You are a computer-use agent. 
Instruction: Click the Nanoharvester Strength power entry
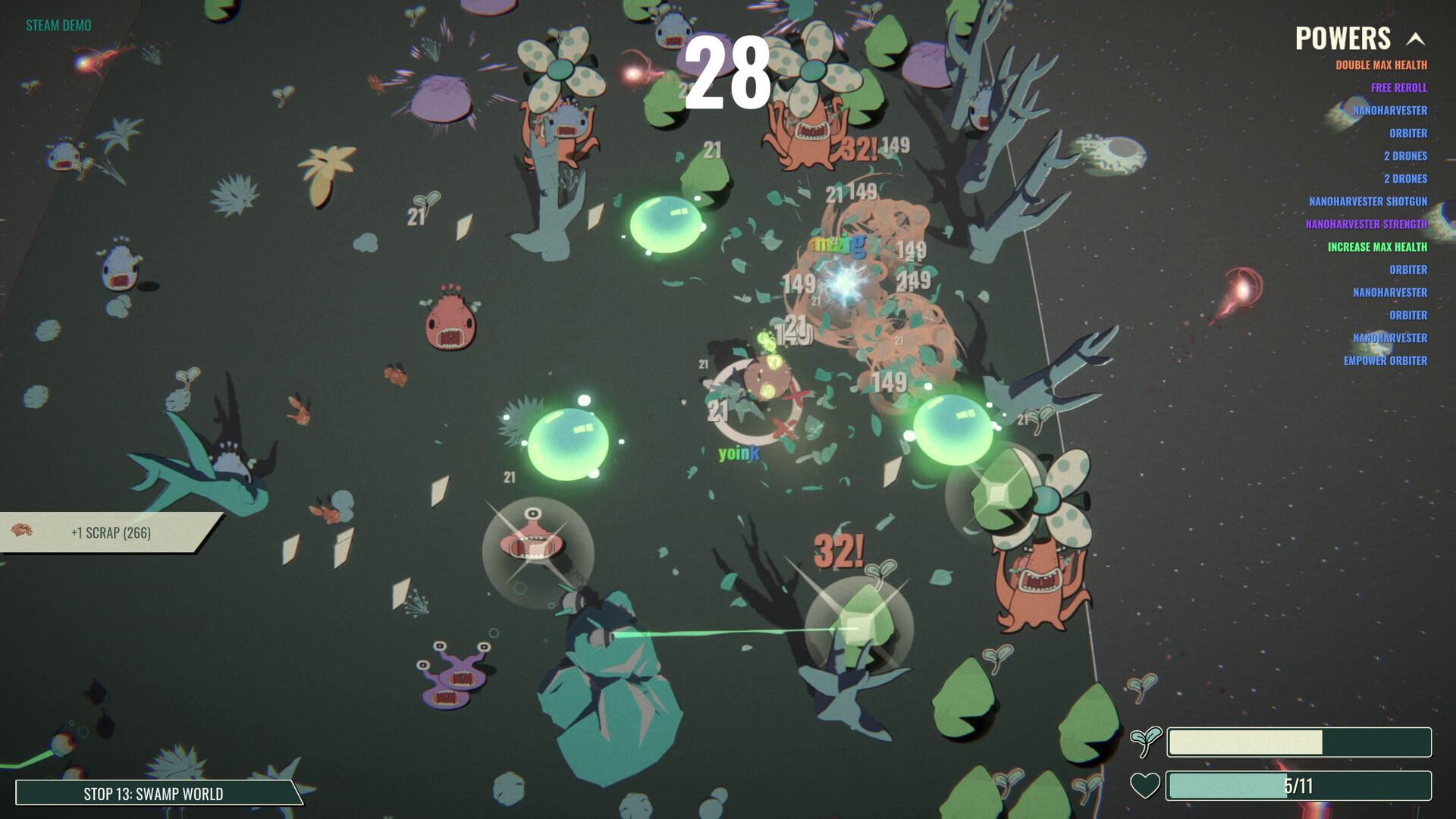click(x=1366, y=224)
